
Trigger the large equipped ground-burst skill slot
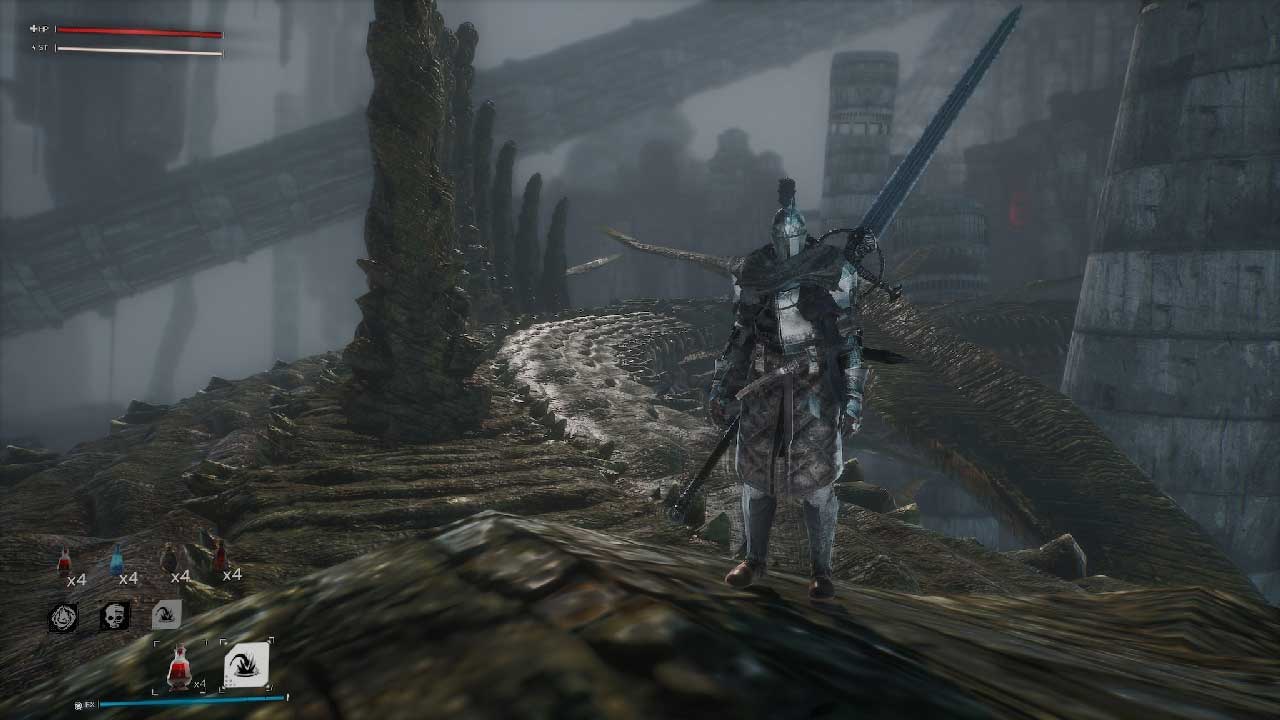click(245, 665)
